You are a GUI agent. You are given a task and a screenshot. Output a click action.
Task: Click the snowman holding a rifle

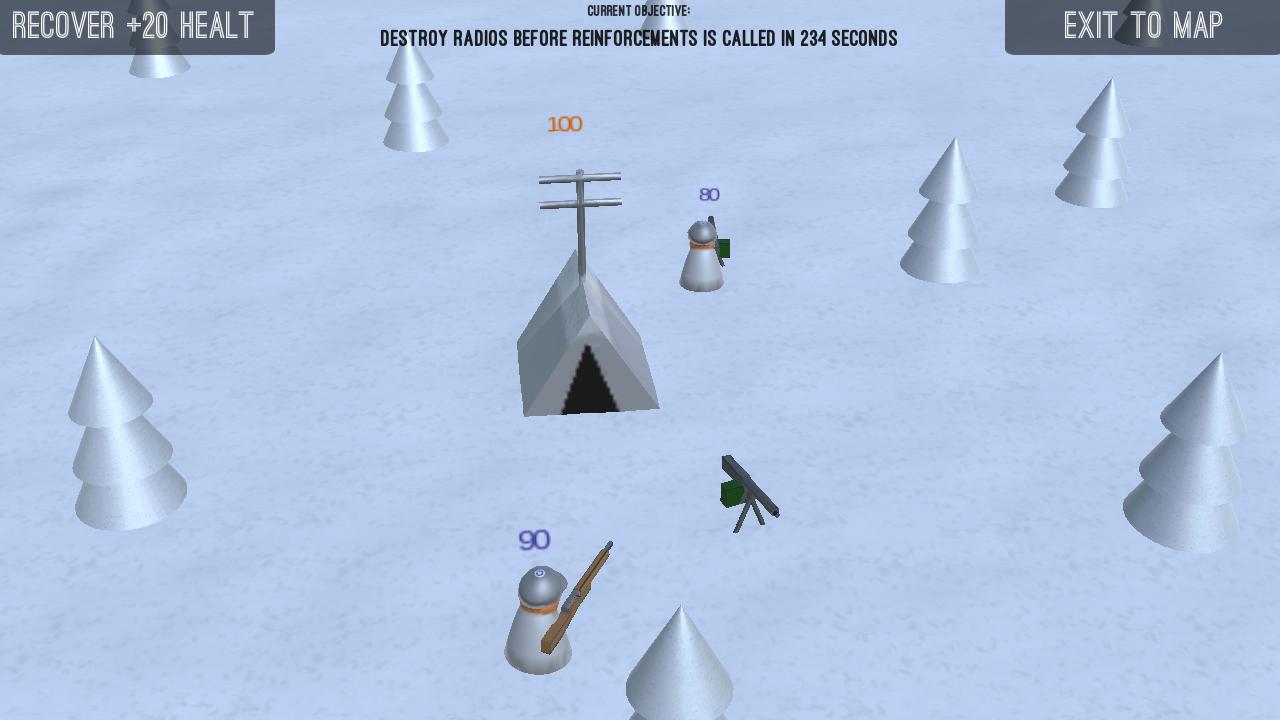coord(540,620)
